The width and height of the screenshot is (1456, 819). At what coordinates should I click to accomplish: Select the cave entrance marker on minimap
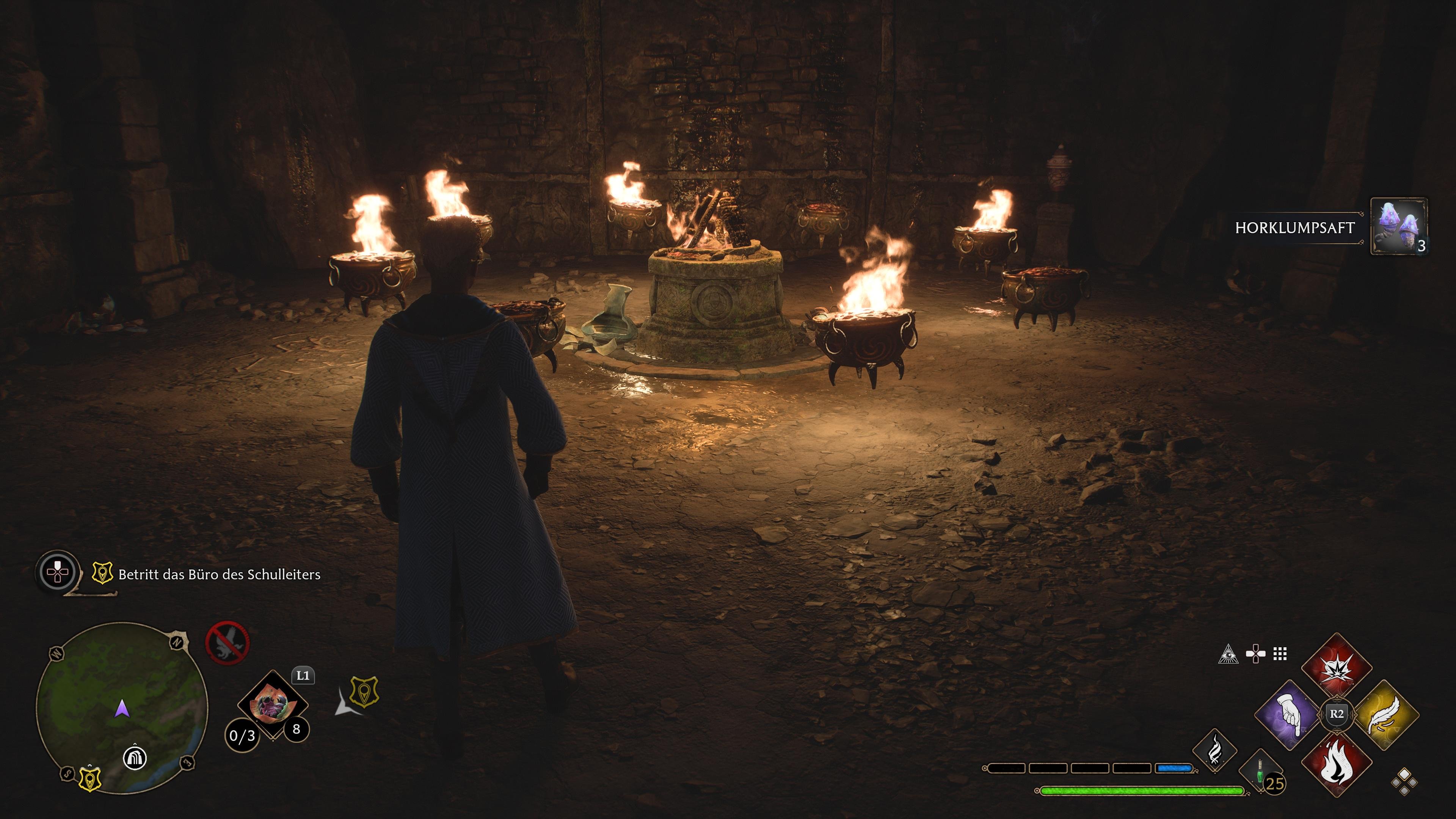coord(135,758)
